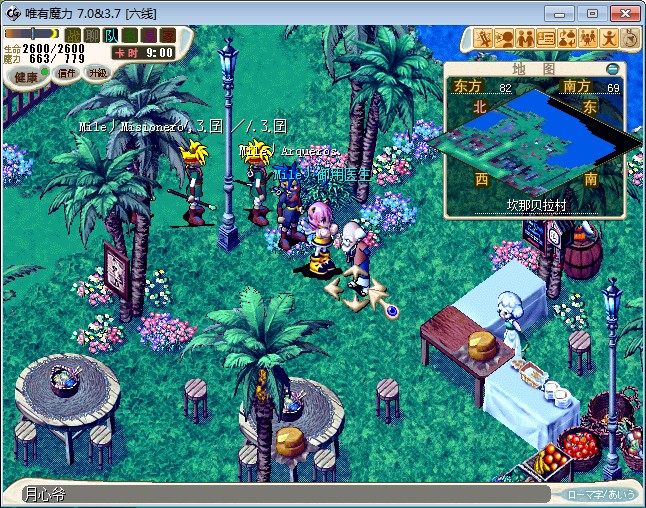This screenshot has height=508, width=646.
Task: Click the two-people team icon
Action: [525, 38]
